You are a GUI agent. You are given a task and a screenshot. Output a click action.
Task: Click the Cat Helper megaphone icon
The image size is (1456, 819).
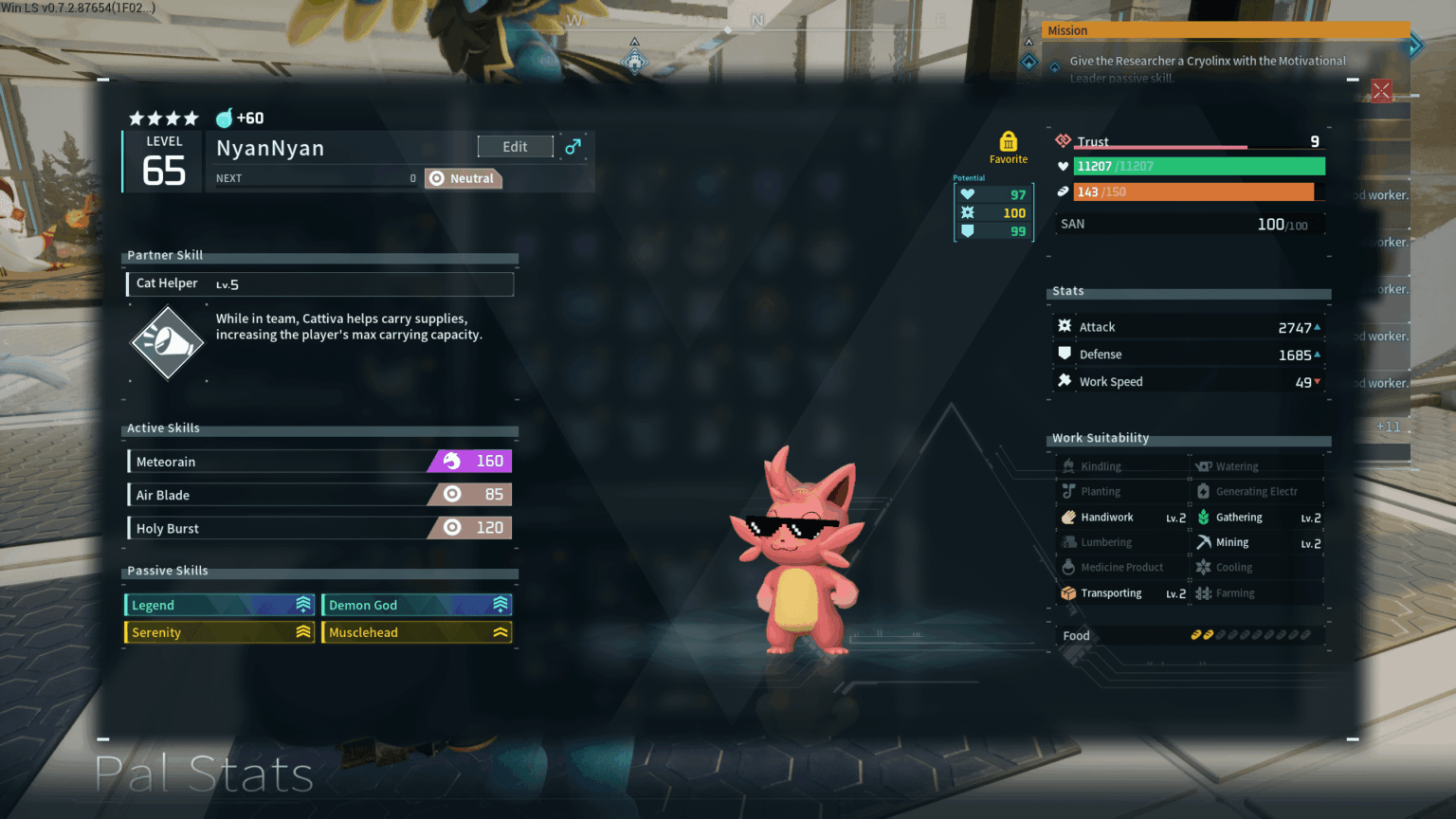pos(167,342)
